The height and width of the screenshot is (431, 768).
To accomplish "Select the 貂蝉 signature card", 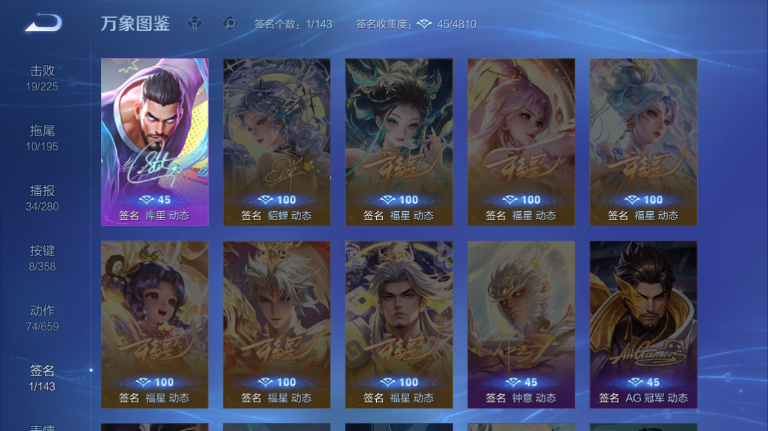I will tap(277, 142).
